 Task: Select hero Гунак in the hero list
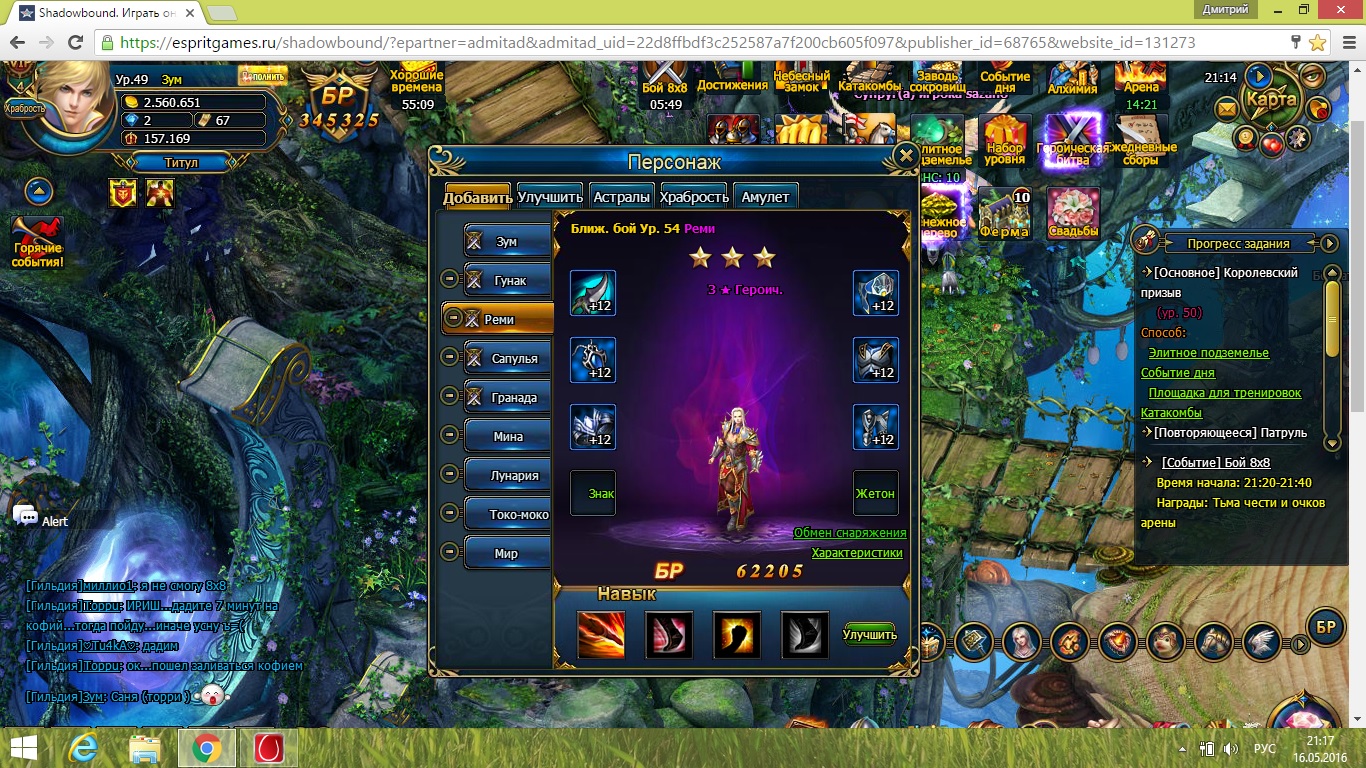pos(509,281)
